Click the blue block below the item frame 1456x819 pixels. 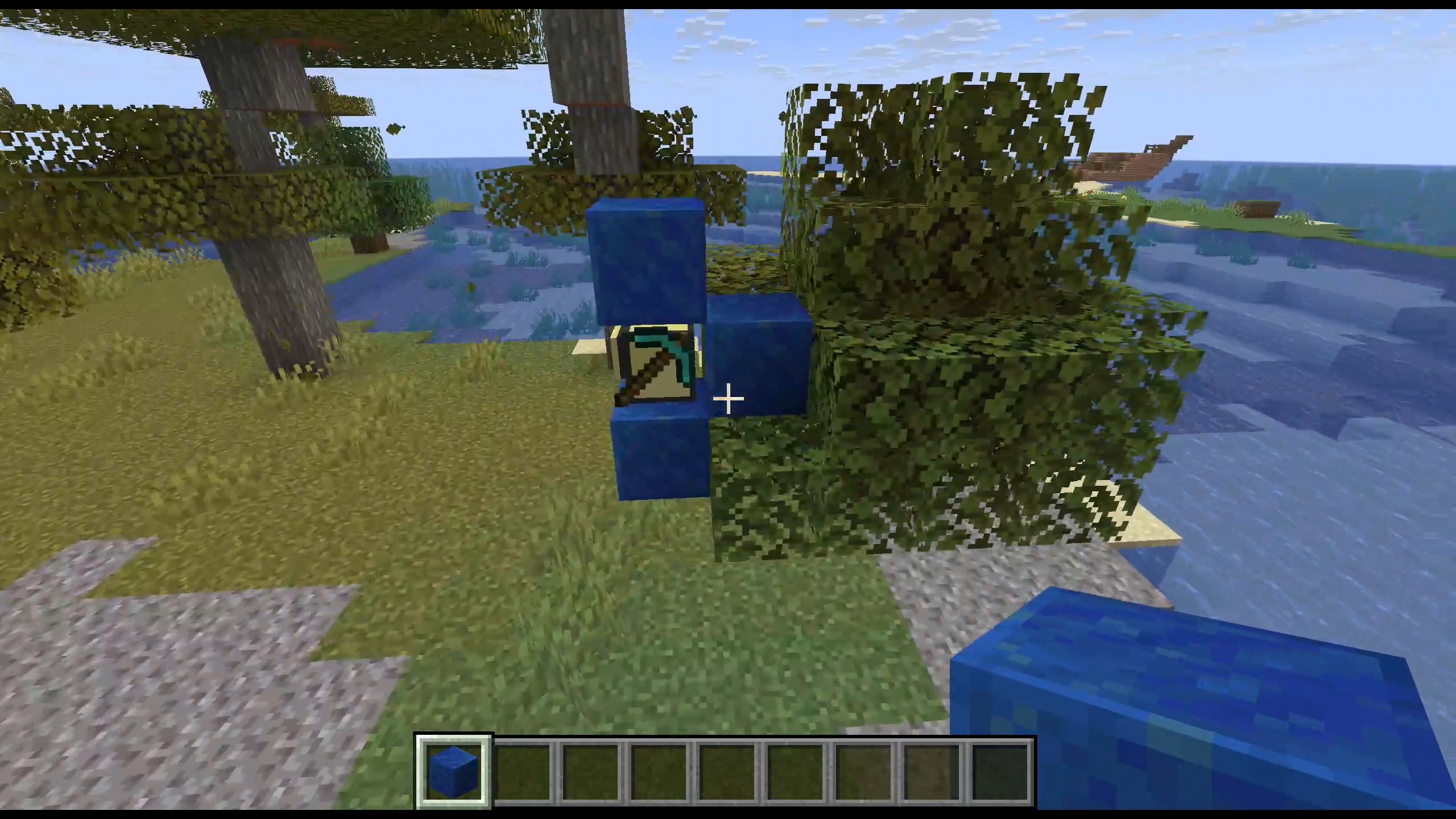[x=660, y=455]
